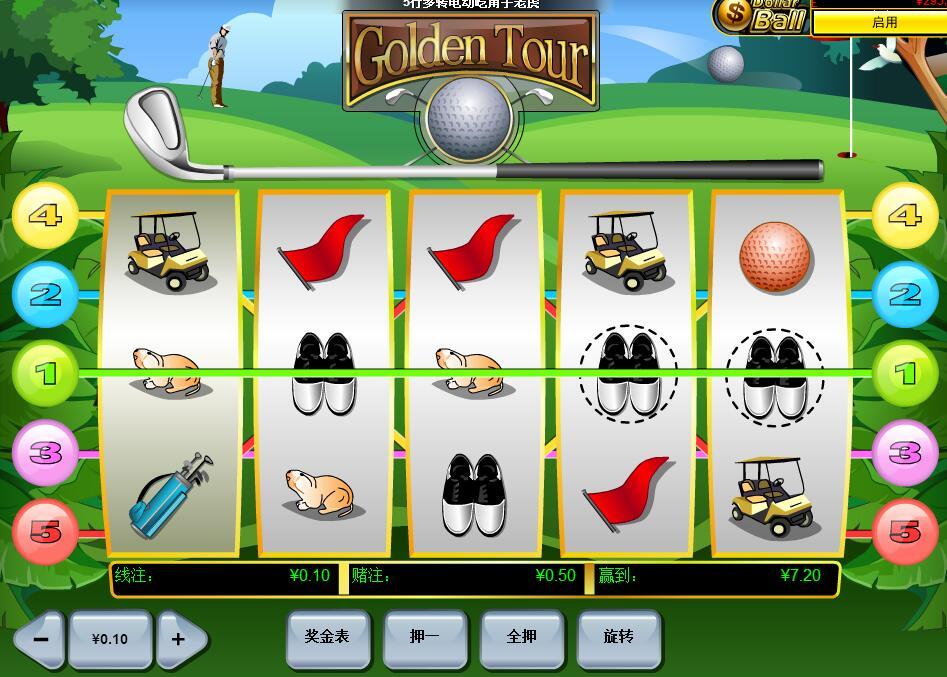
Task: Choose the 全押 bet max button
Action: point(521,637)
